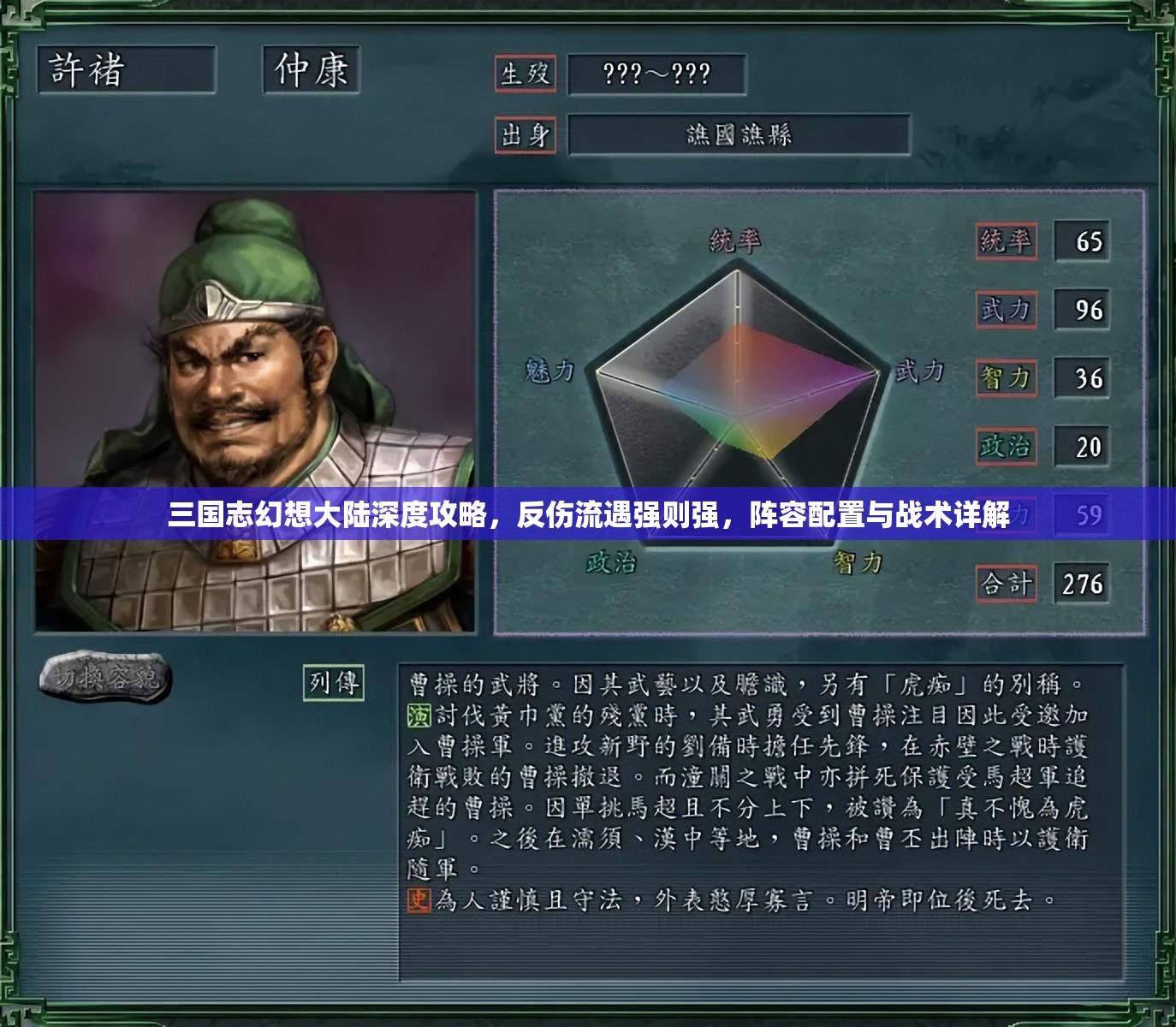
Task: Select Xu Chu's portrait image
Action: (257, 411)
